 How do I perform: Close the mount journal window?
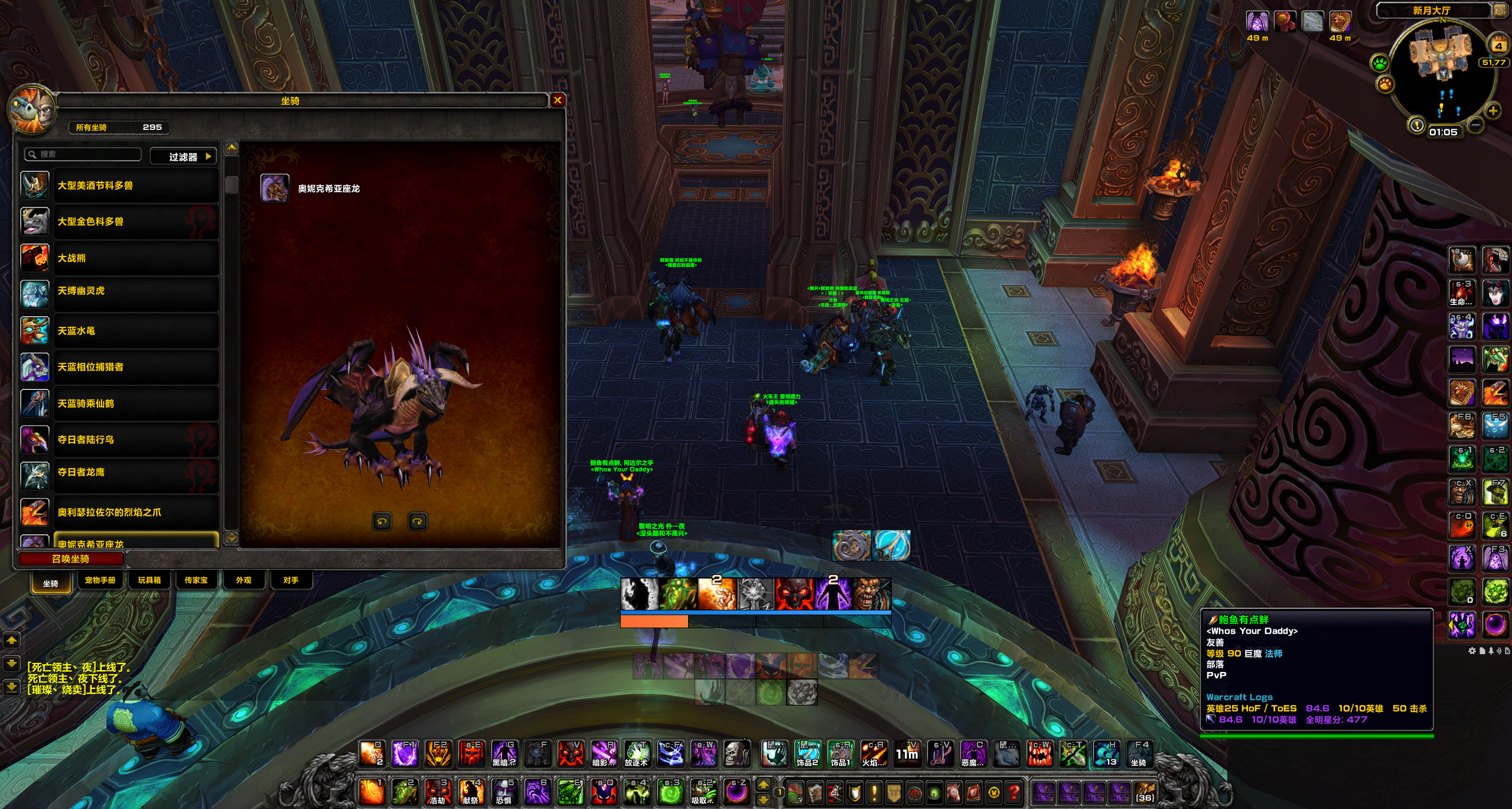coord(557,100)
